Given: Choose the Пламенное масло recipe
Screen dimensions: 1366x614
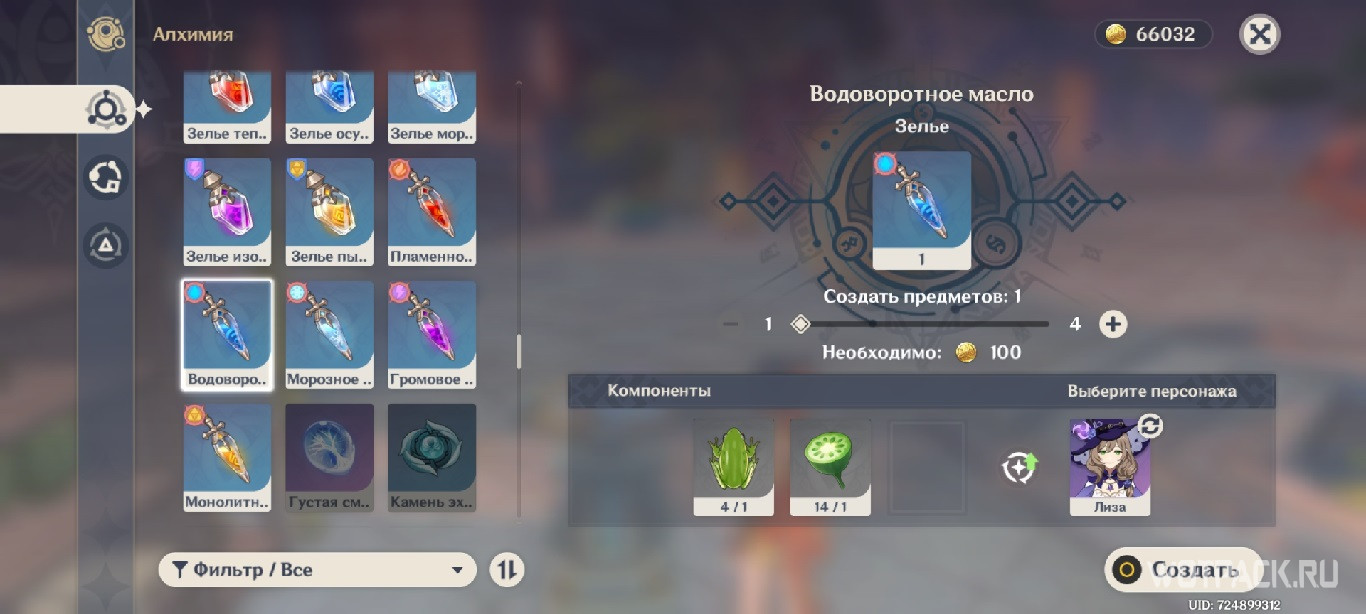Looking at the screenshot, I should [x=432, y=211].
